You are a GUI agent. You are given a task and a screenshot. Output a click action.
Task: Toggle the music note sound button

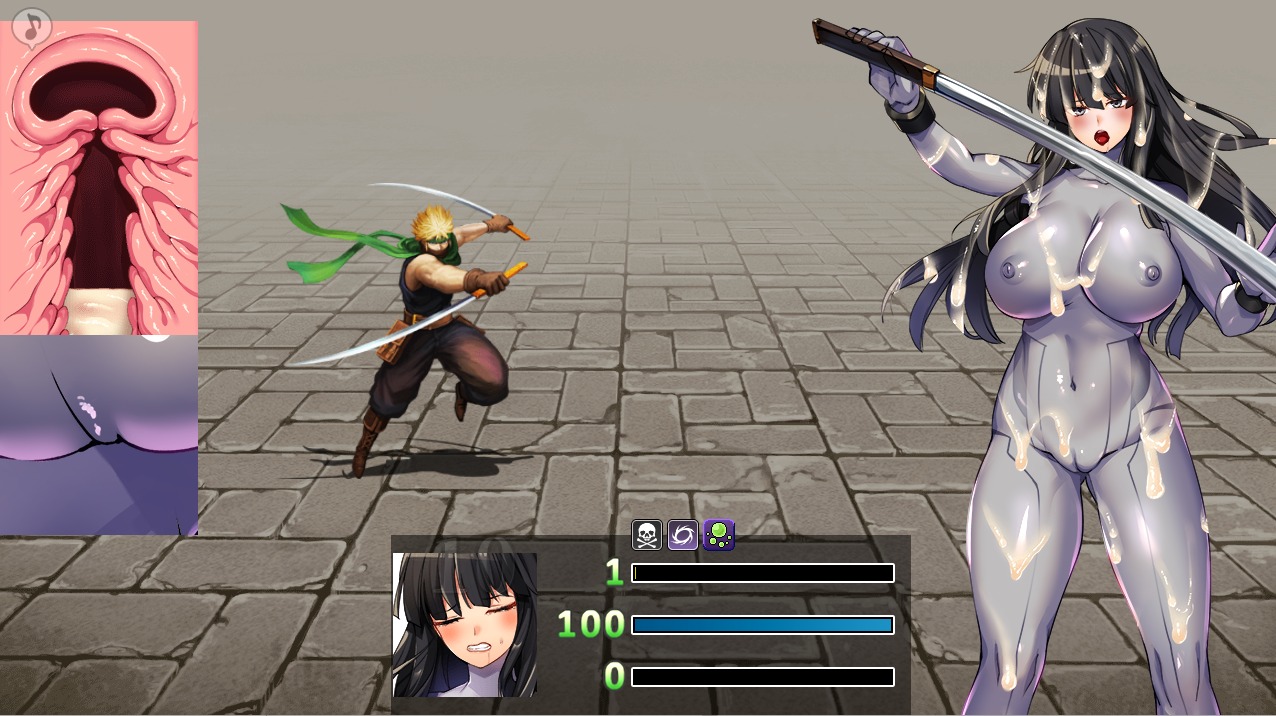tap(32, 27)
